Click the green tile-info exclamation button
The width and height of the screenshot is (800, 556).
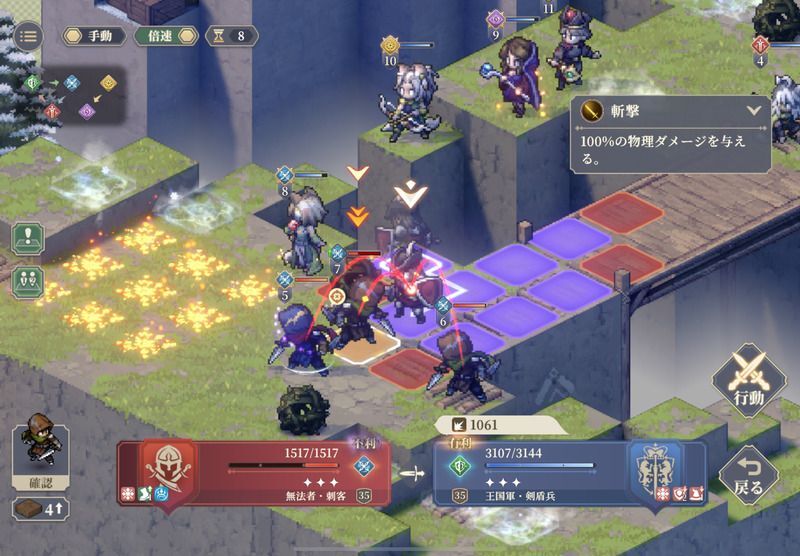pos(29,240)
